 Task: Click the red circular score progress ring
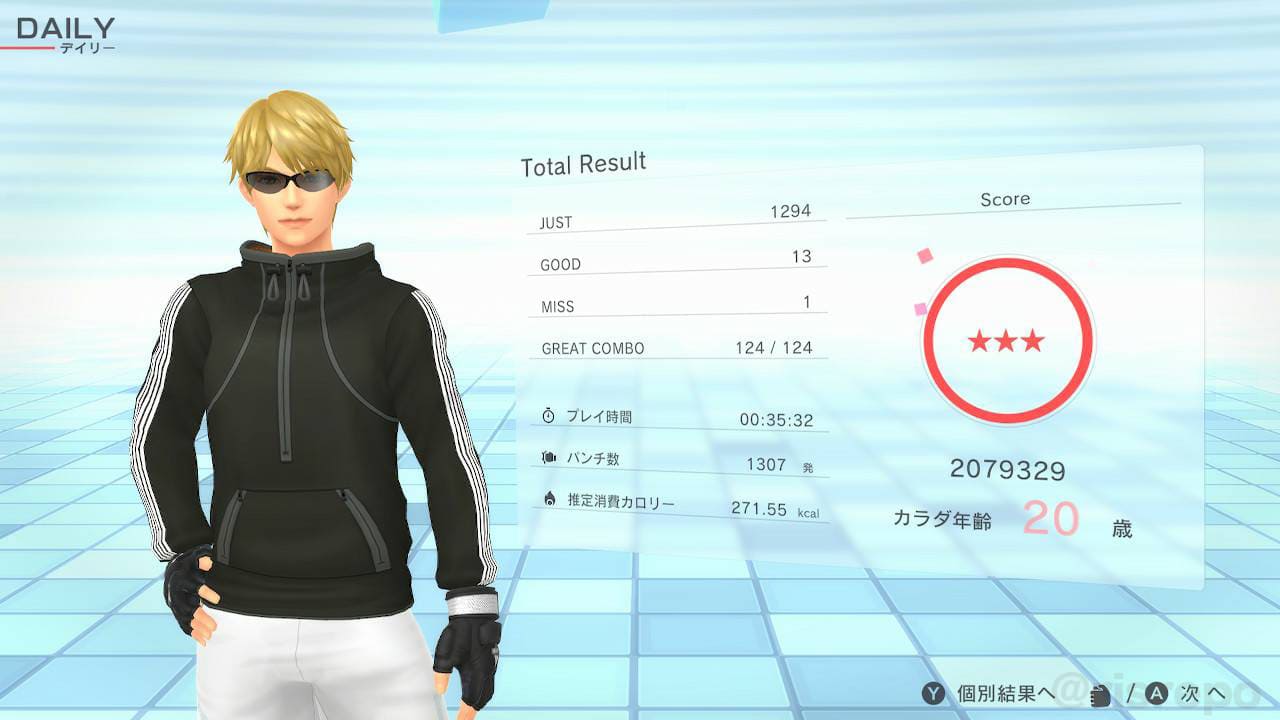pos(1007,258)
